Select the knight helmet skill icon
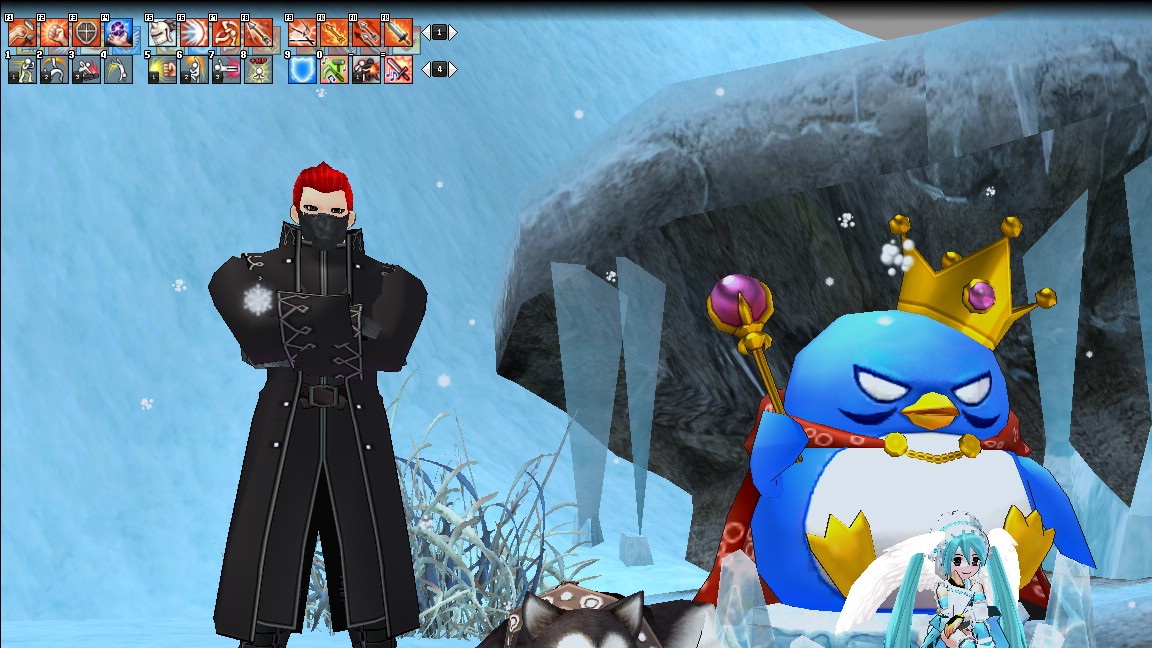The image size is (1152, 648). click(162, 33)
